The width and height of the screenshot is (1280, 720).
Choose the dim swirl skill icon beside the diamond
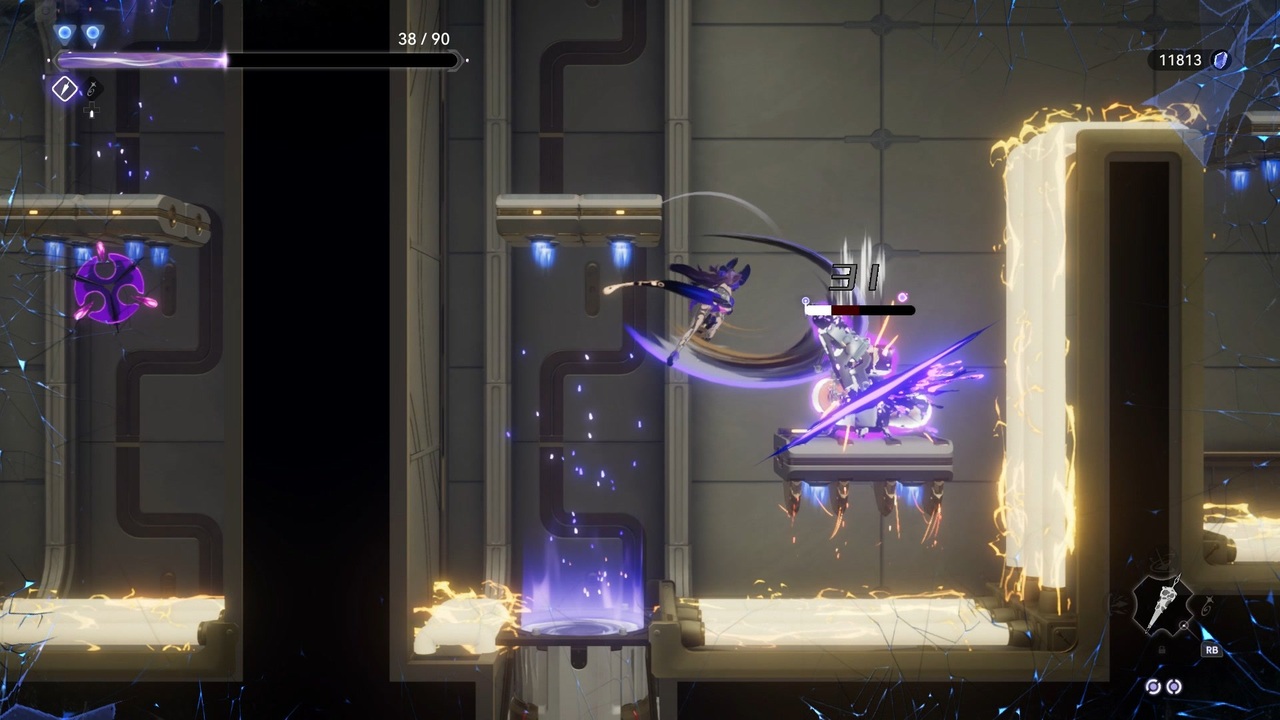coord(91,89)
